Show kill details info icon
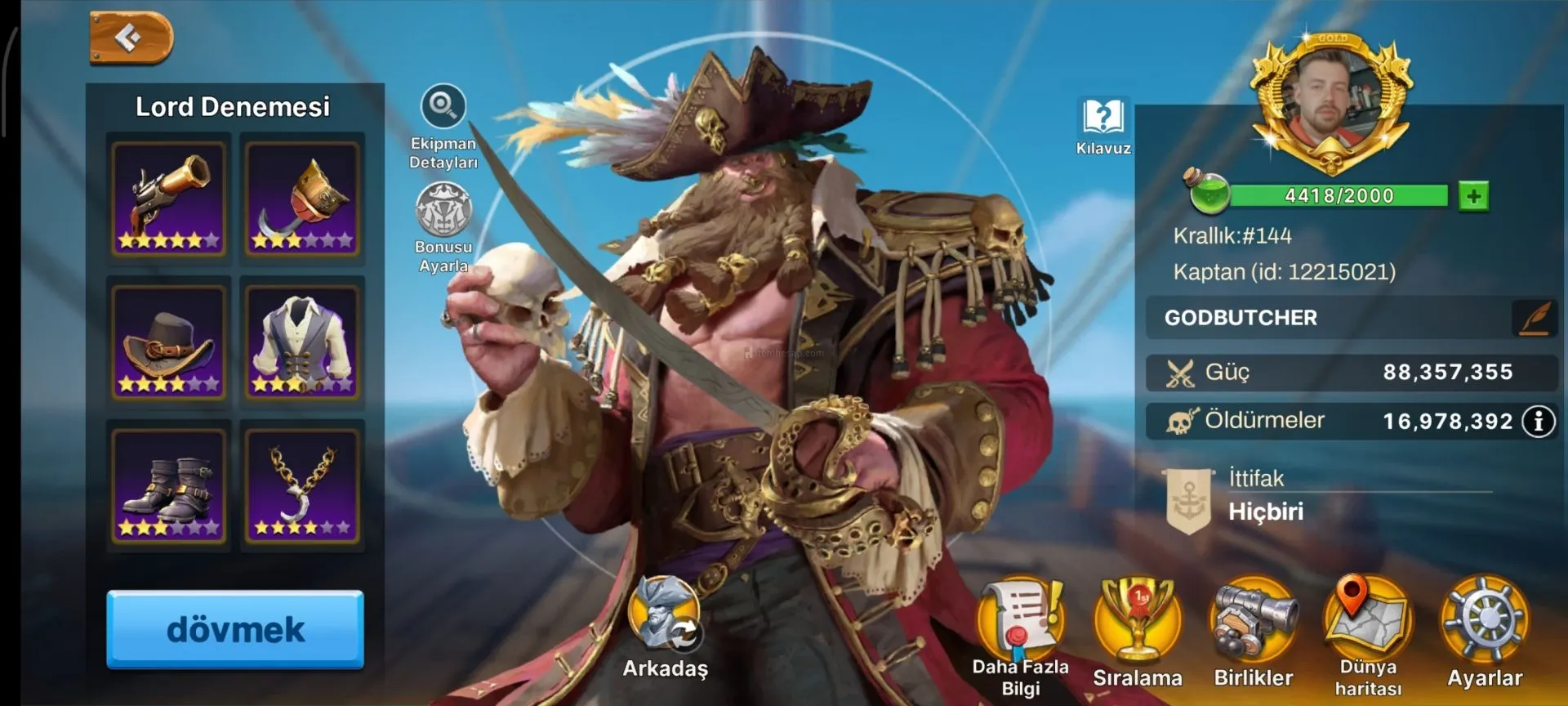Image resolution: width=1568 pixels, height=706 pixels. [x=1539, y=422]
